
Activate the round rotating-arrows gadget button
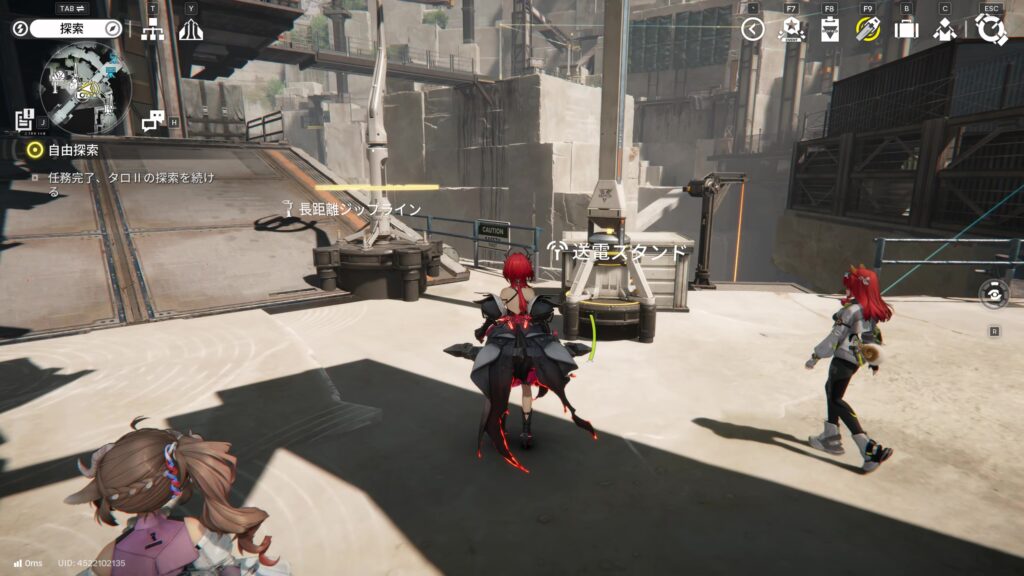coord(994,295)
